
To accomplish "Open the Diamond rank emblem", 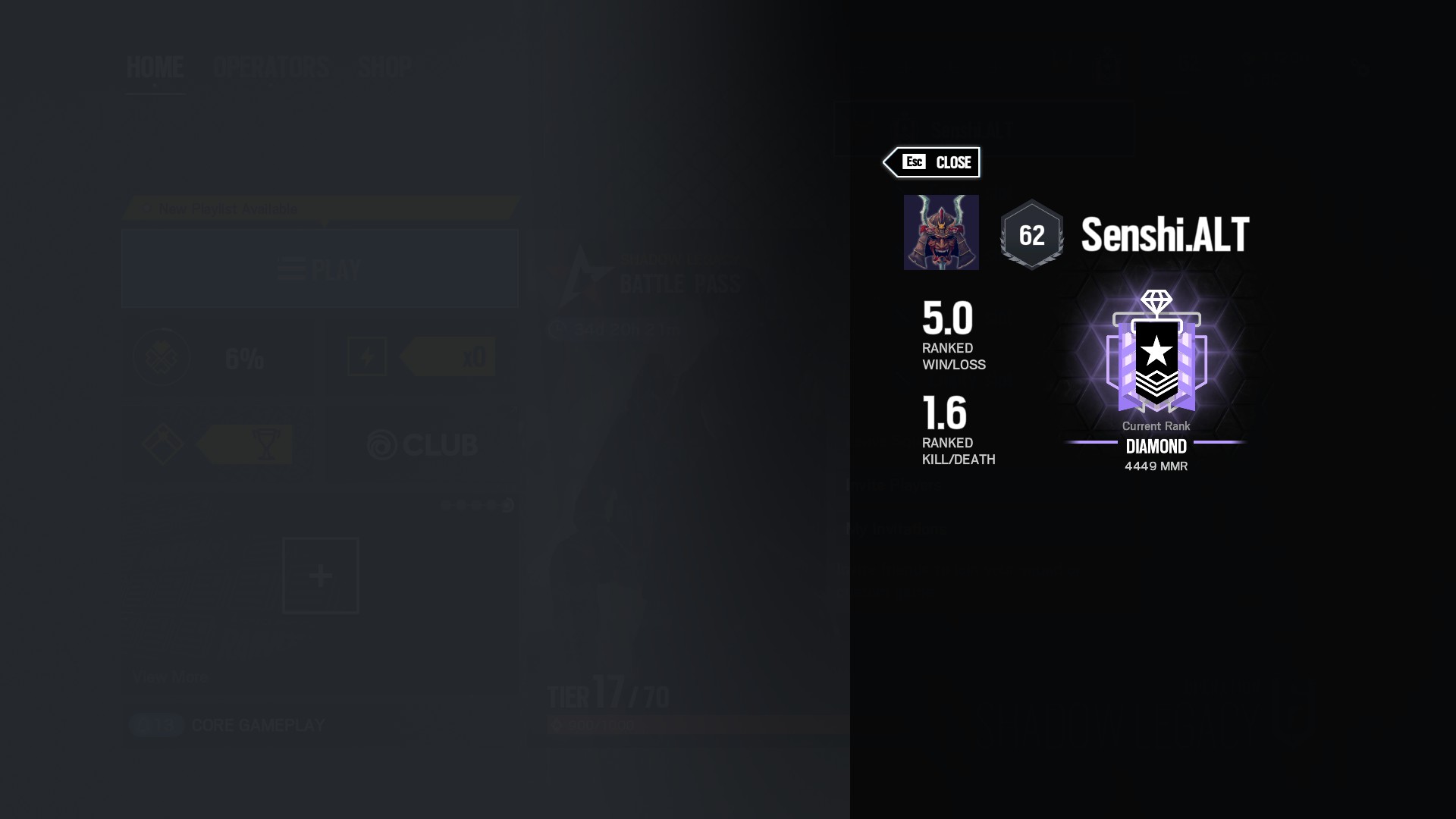I will pyautogui.click(x=1156, y=356).
